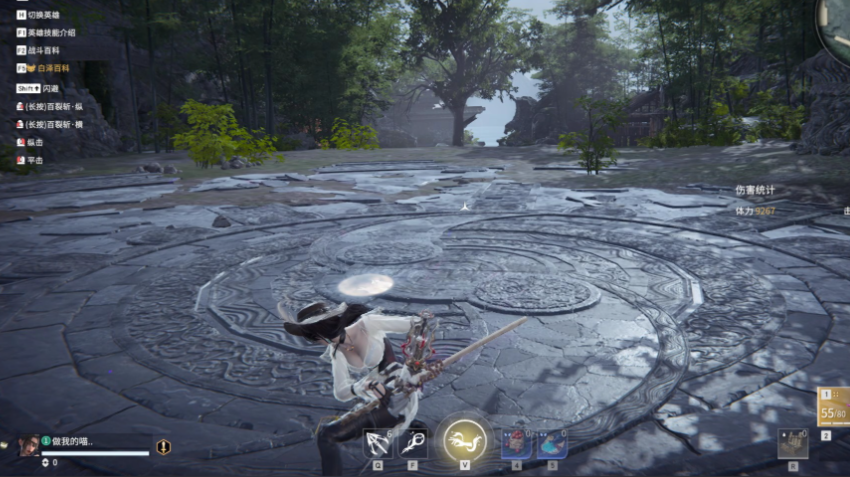
Task: Show the 英雄技能介绍 hero skill intro
Action: [x=55, y=33]
